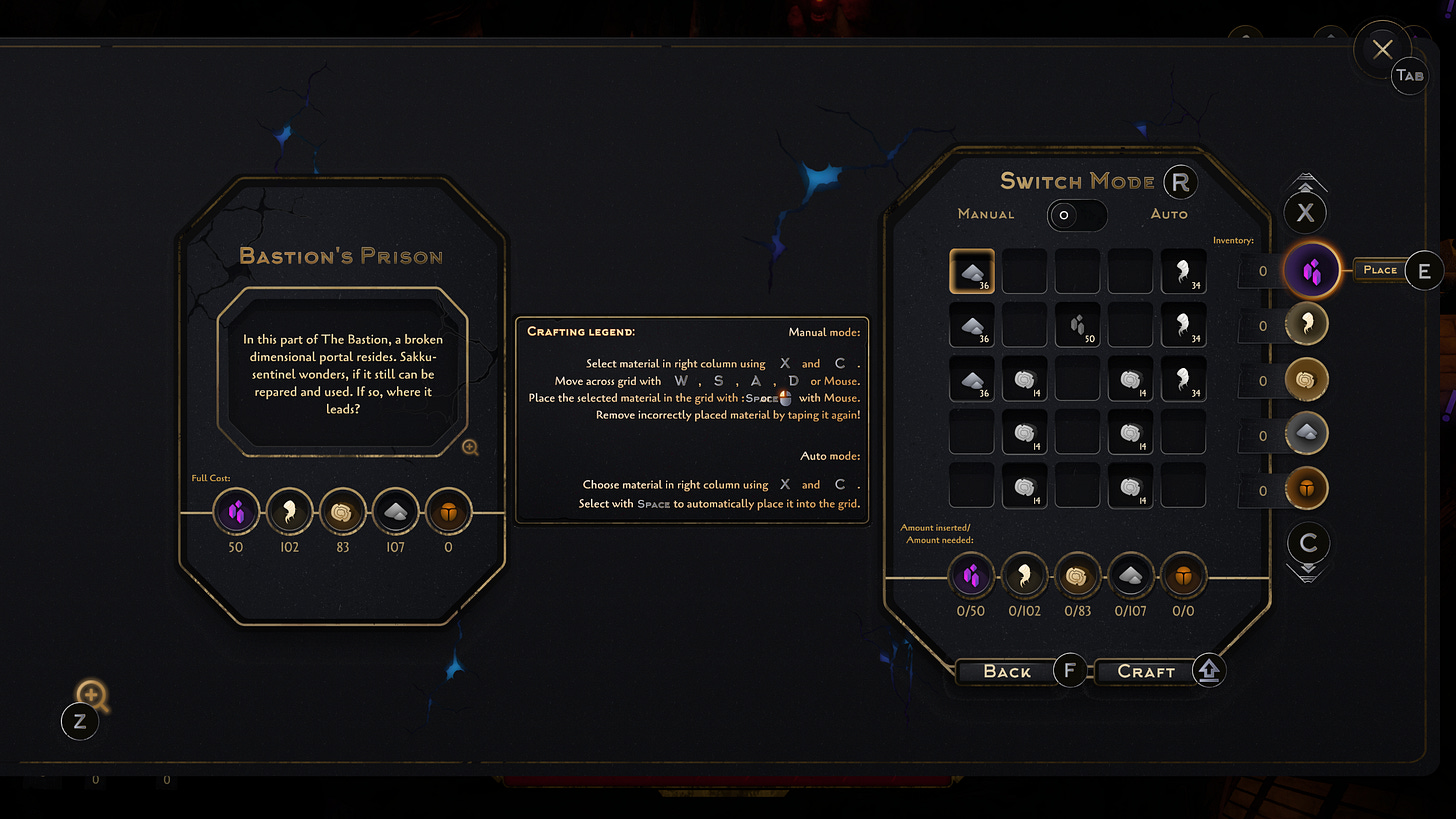Click the magnifier icon above Z
1456x819 pixels.
(x=91, y=694)
